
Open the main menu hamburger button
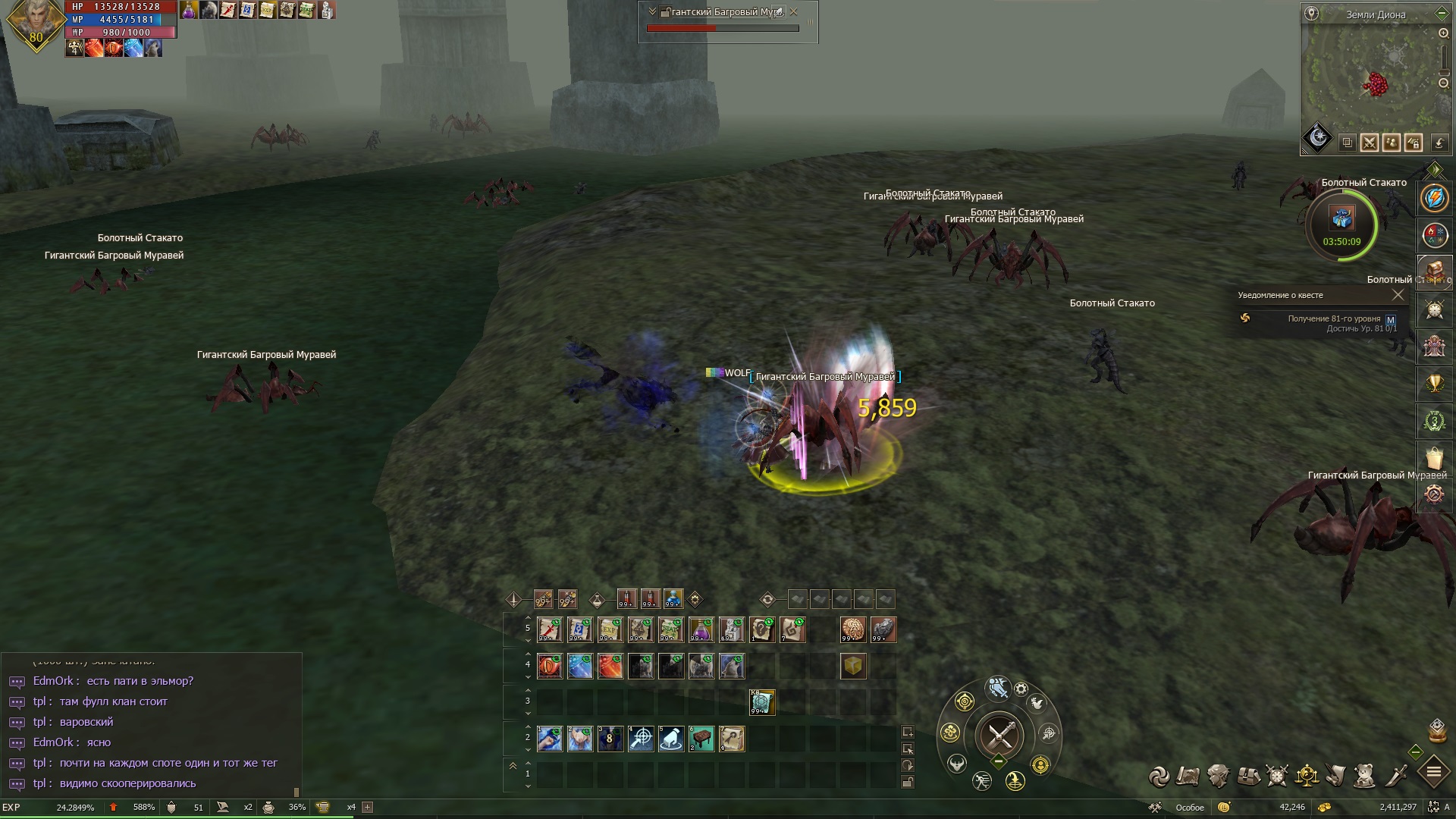tap(1433, 773)
